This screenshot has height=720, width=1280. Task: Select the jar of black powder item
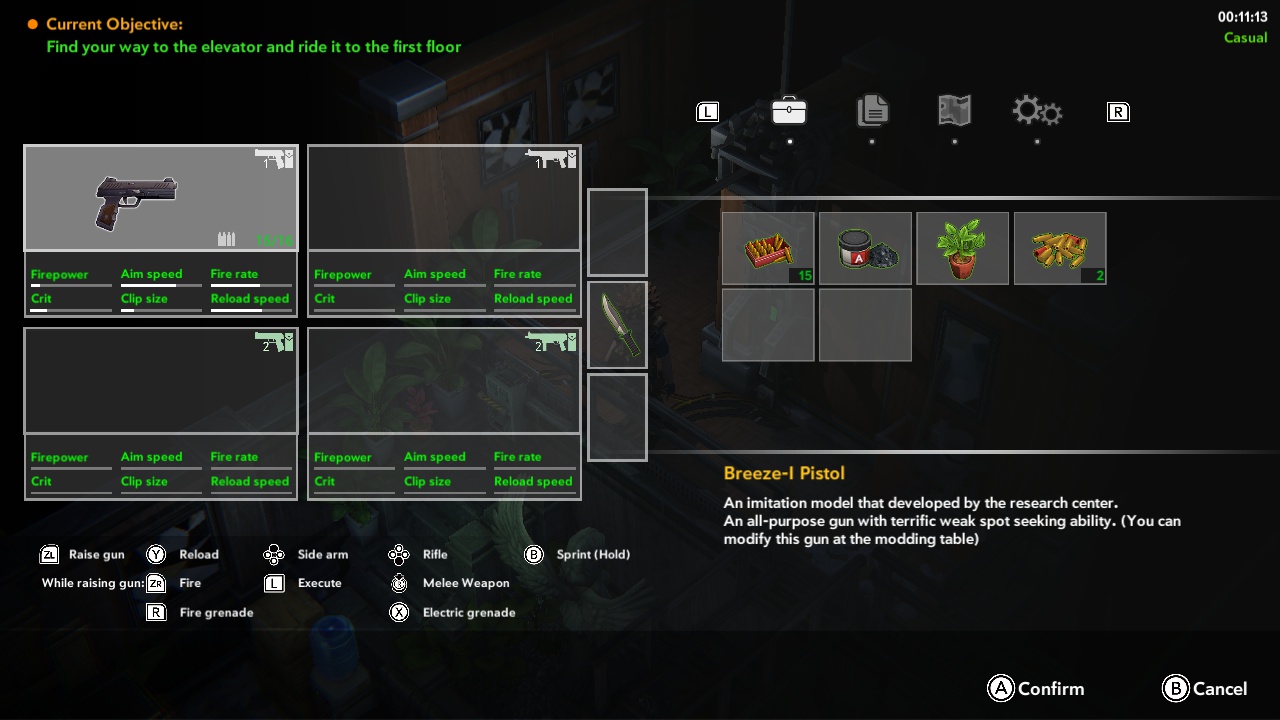click(865, 248)
